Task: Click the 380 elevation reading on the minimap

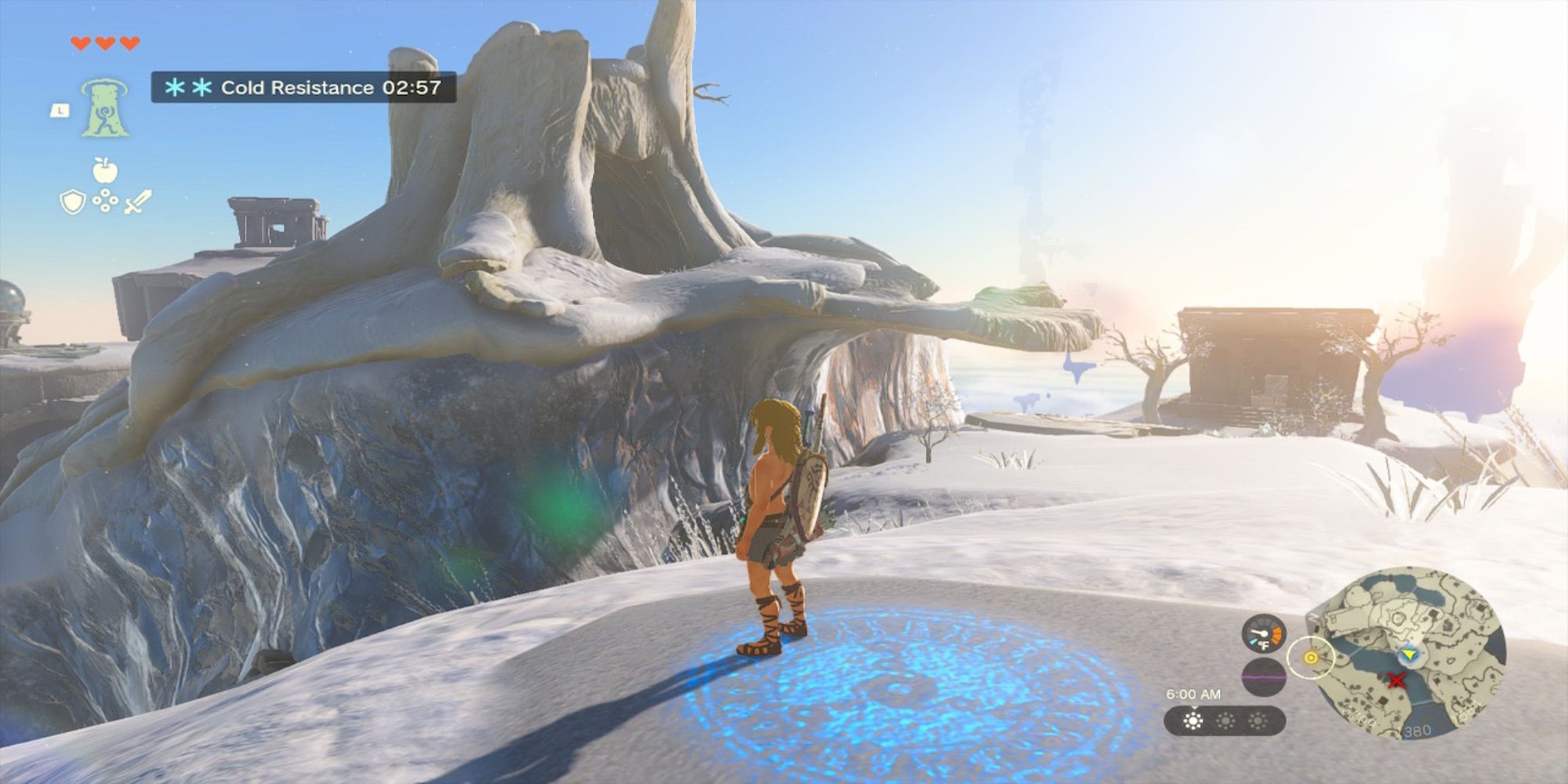Action: pos(1417,729)
